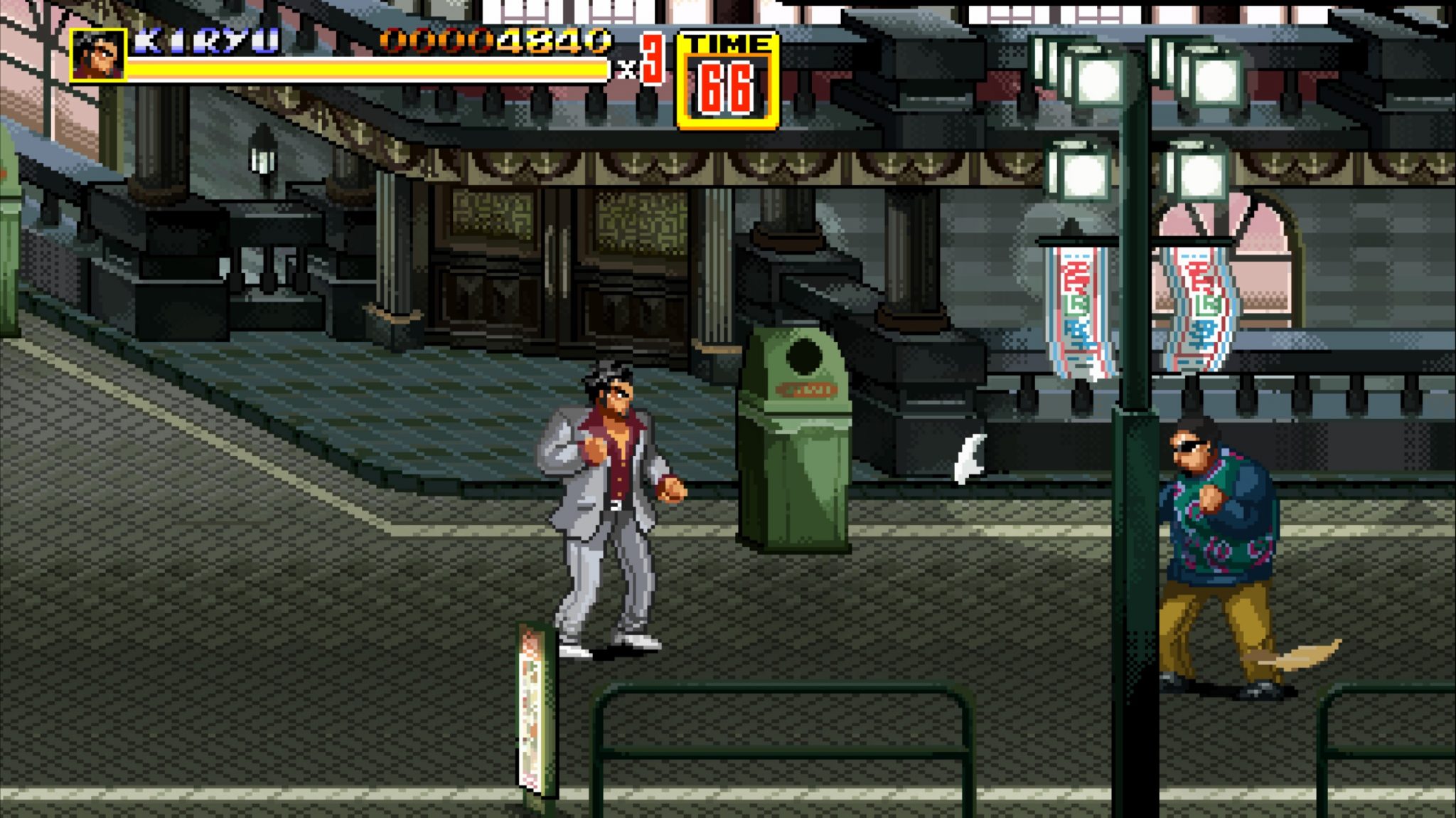1456x818 pixels.
Task: Click the left hanging Japanese banner
Action: [x=1074, y=306]
